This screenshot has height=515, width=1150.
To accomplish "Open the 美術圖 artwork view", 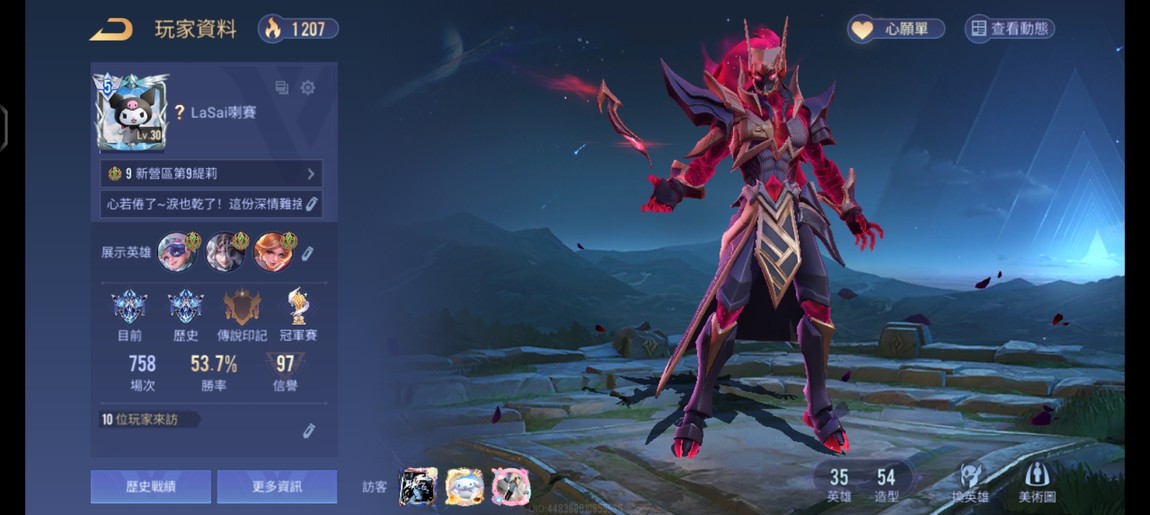I will click(x=1037, y=483).
